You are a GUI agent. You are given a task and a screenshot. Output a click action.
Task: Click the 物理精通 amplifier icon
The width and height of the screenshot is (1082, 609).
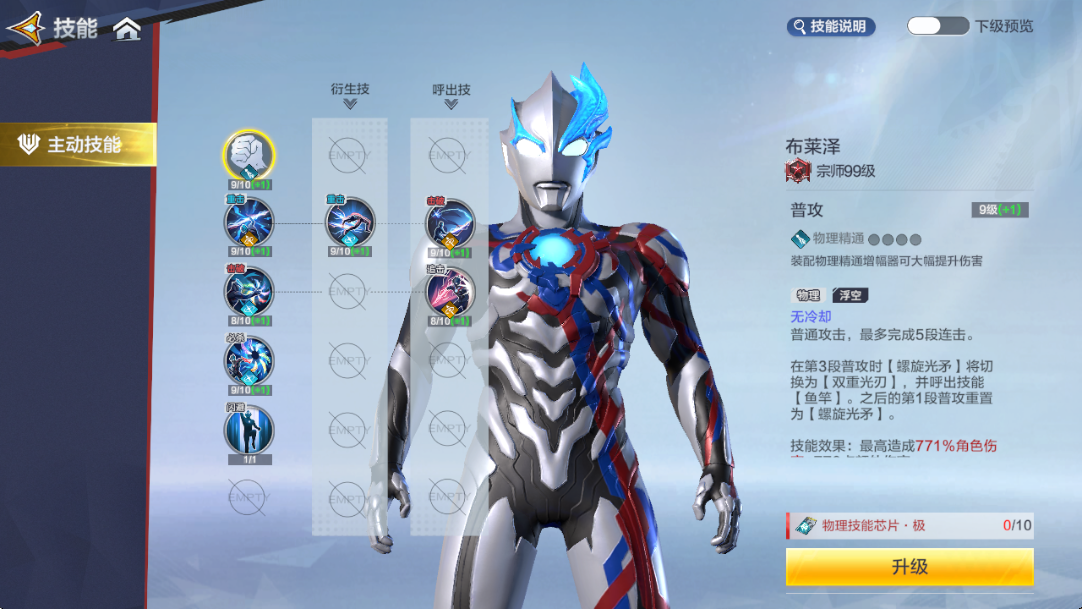(x=800, y=239)
